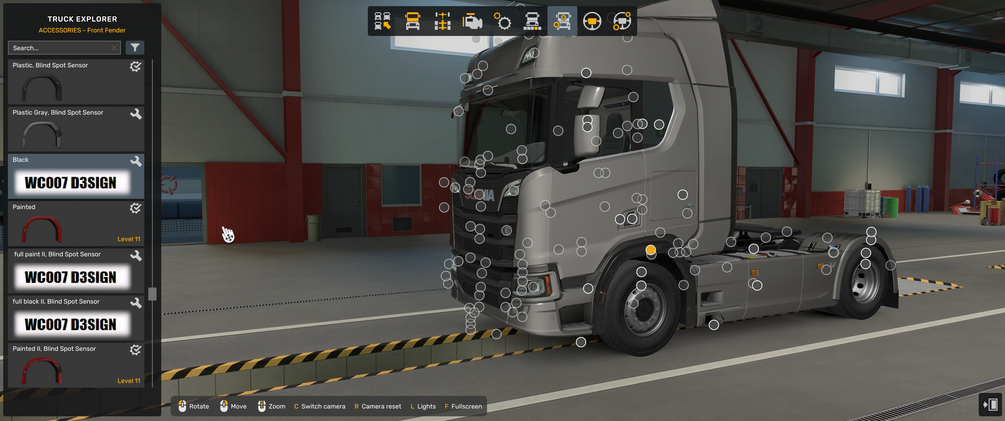Screen dimensions: 1005x421
Task: Select Painted II, Blind Spot Sensor fender
Action: (75, 366)
